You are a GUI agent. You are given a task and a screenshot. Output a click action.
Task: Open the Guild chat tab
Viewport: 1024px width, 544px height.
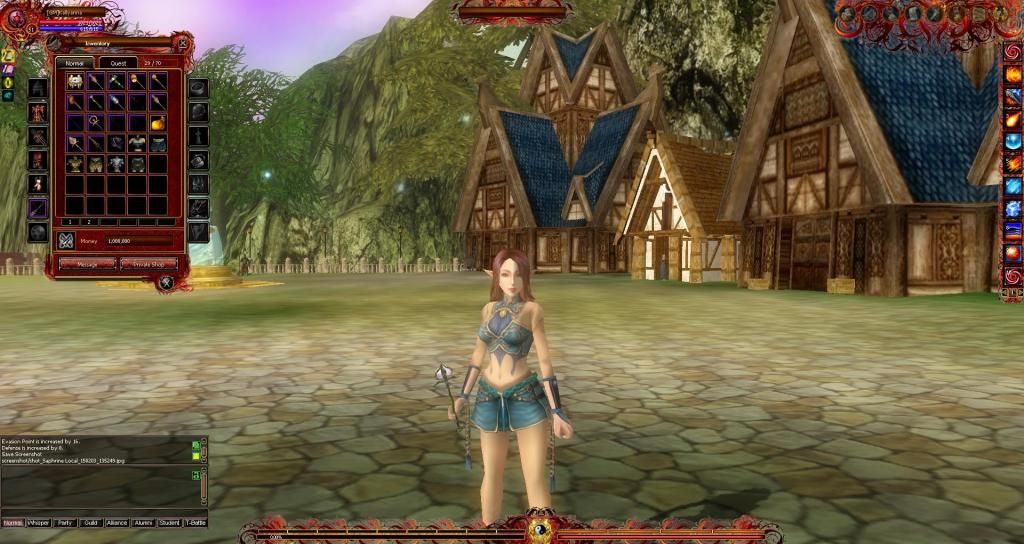click(91, 522)
